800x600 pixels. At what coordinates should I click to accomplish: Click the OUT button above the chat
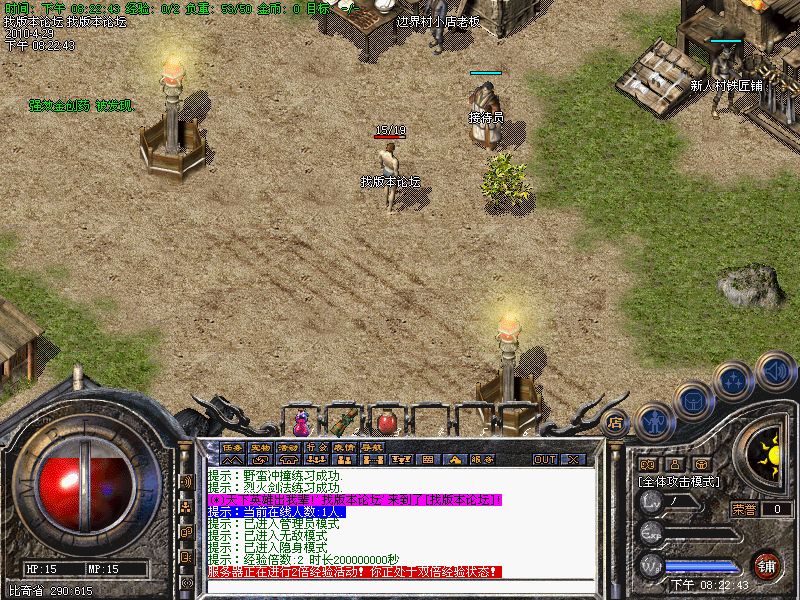coord(545,459)
